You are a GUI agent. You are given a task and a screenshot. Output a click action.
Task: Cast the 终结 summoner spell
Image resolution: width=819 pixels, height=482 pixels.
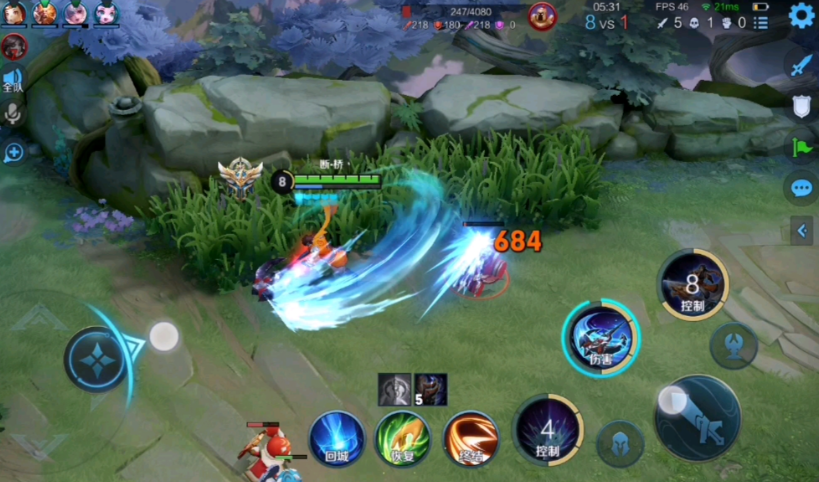[470, 439]
